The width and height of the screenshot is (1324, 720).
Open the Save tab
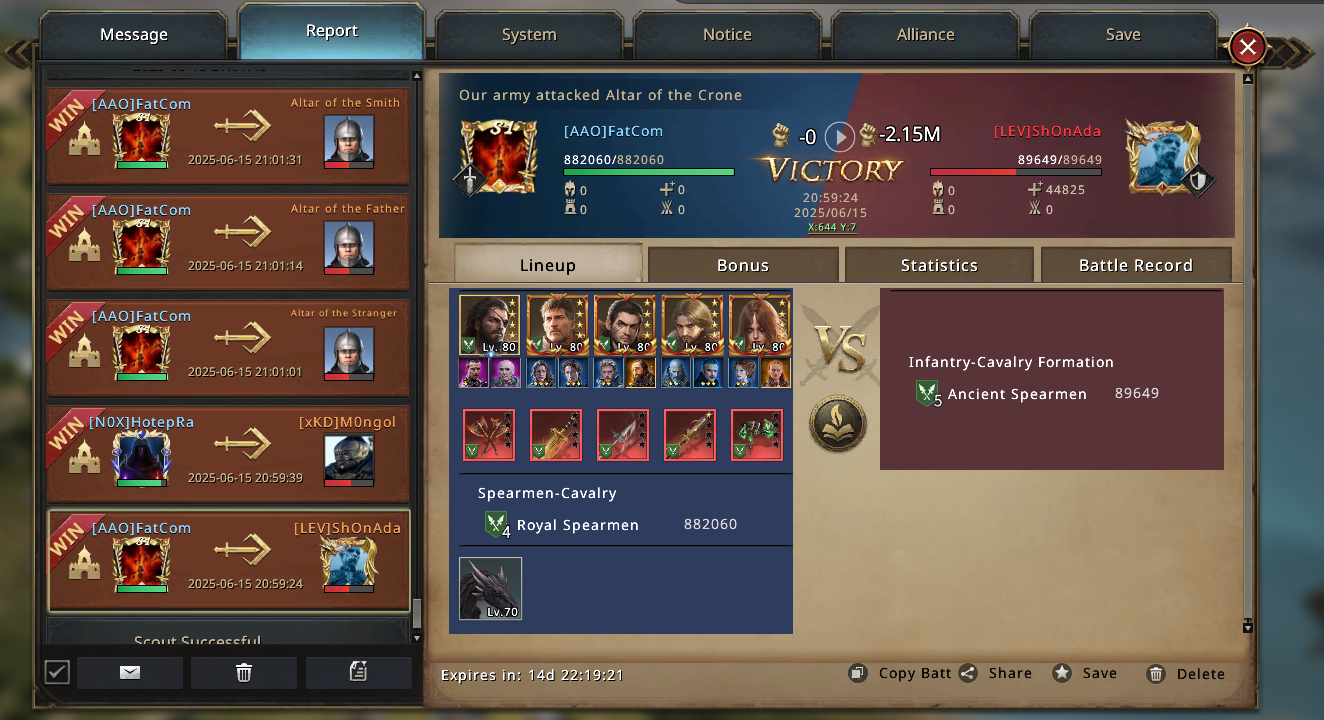click(1123, 35)
